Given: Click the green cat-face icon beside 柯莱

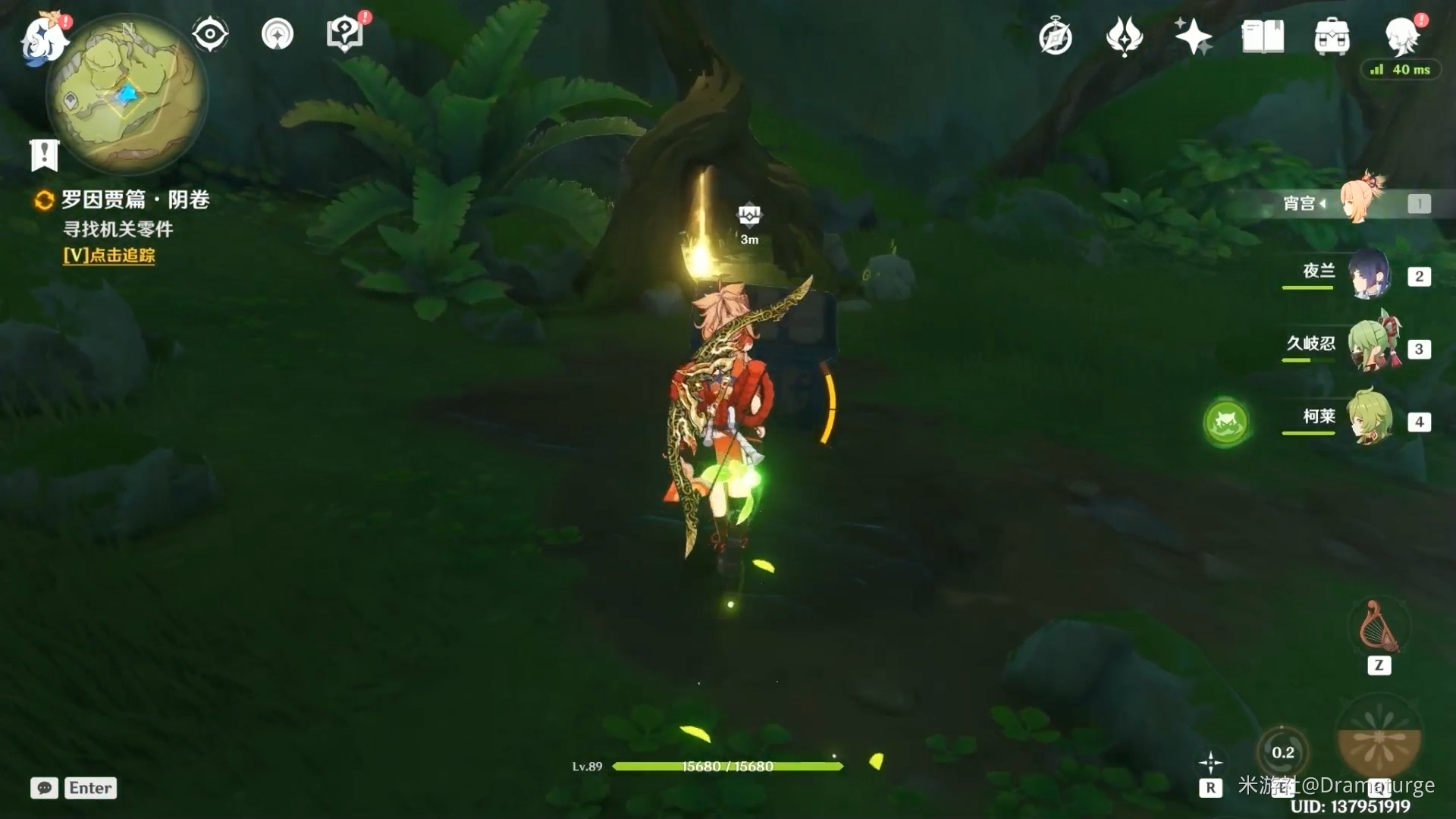Looking at the screenshot, I should click(x=1226, y=422).
